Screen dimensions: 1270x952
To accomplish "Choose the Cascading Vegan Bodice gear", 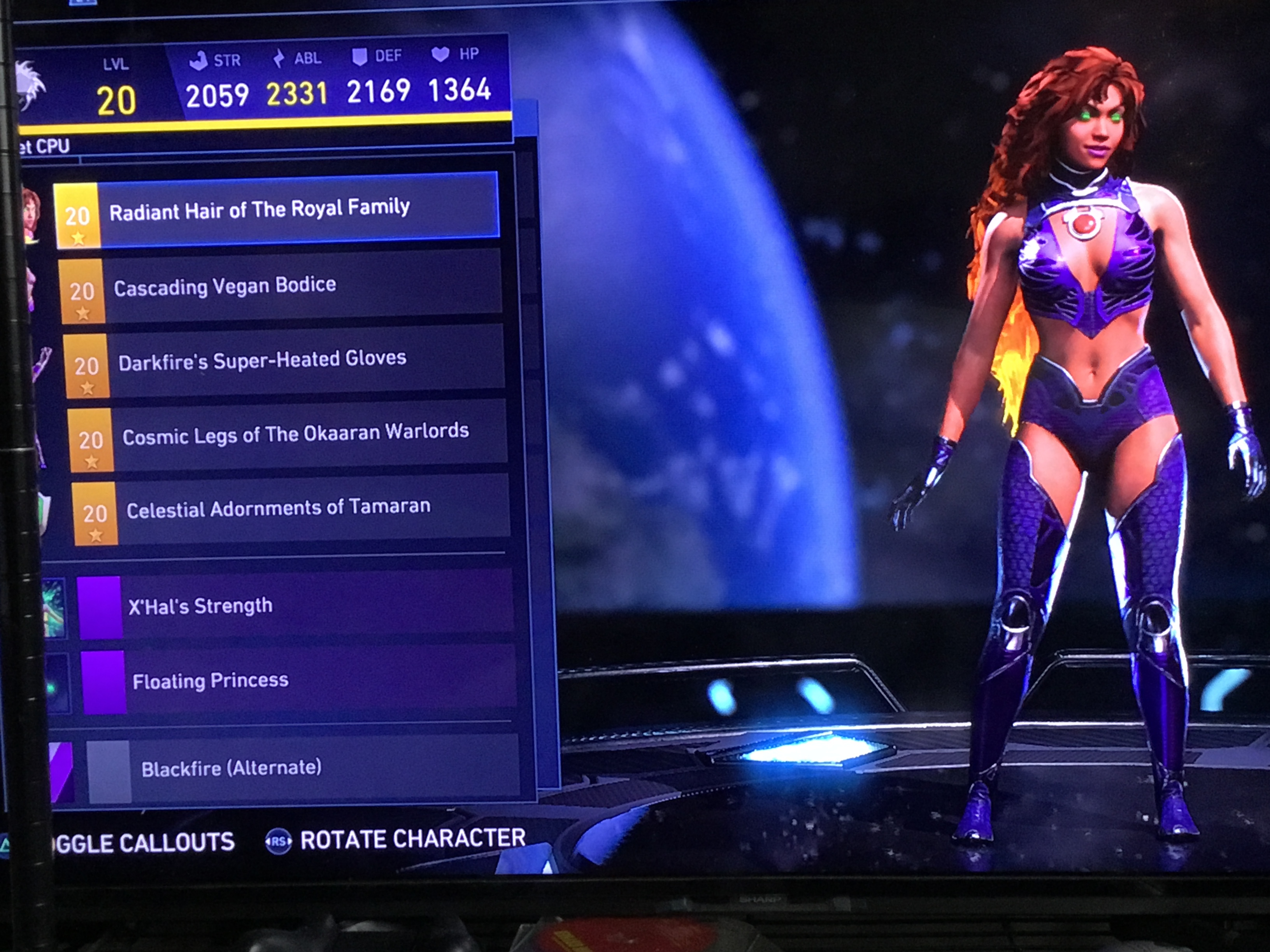I will [x=280, y=286].
